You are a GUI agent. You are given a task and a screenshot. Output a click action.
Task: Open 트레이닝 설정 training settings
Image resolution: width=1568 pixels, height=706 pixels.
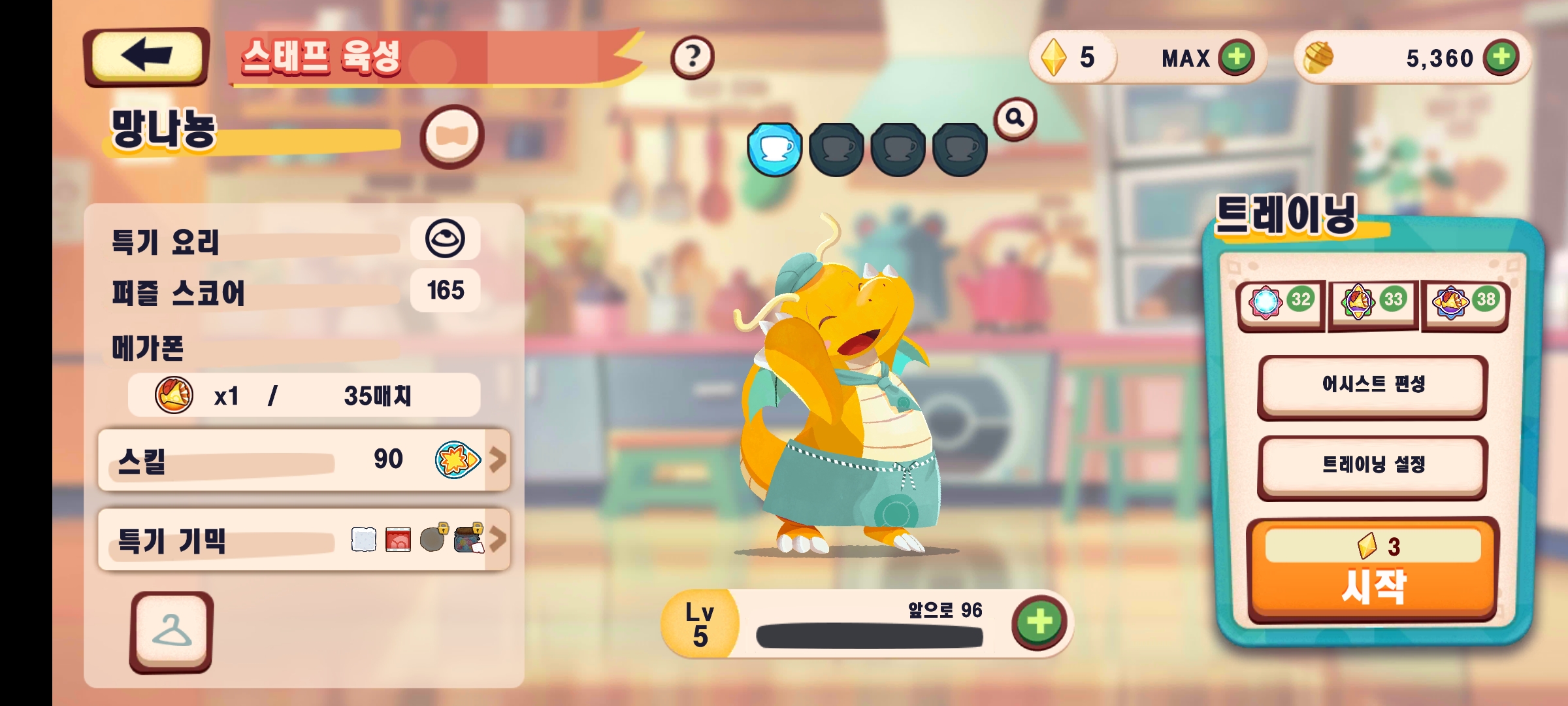click(1372, 466)
